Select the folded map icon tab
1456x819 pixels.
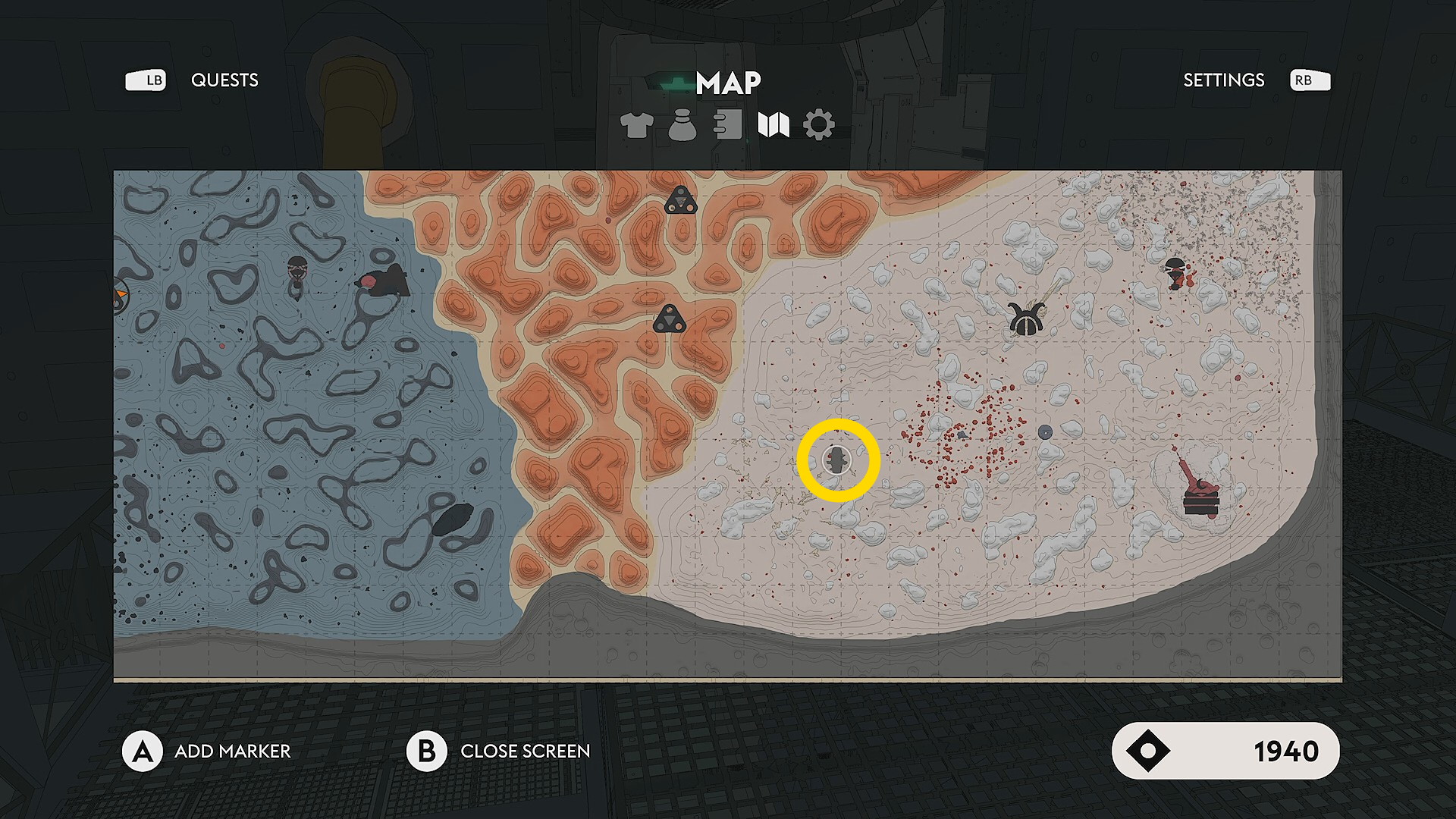tap(773, 125)
